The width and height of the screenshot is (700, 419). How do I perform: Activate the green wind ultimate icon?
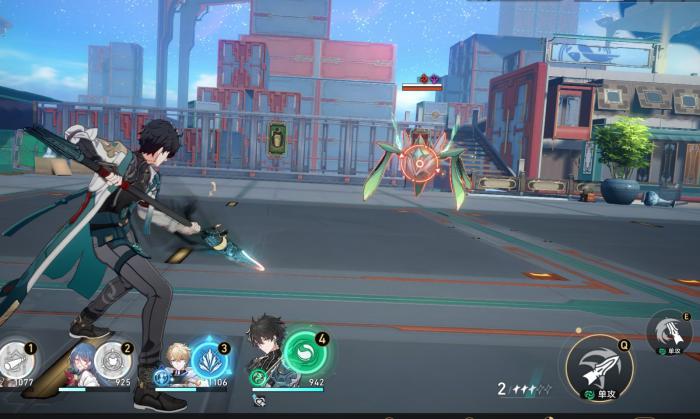click(305, 353)
